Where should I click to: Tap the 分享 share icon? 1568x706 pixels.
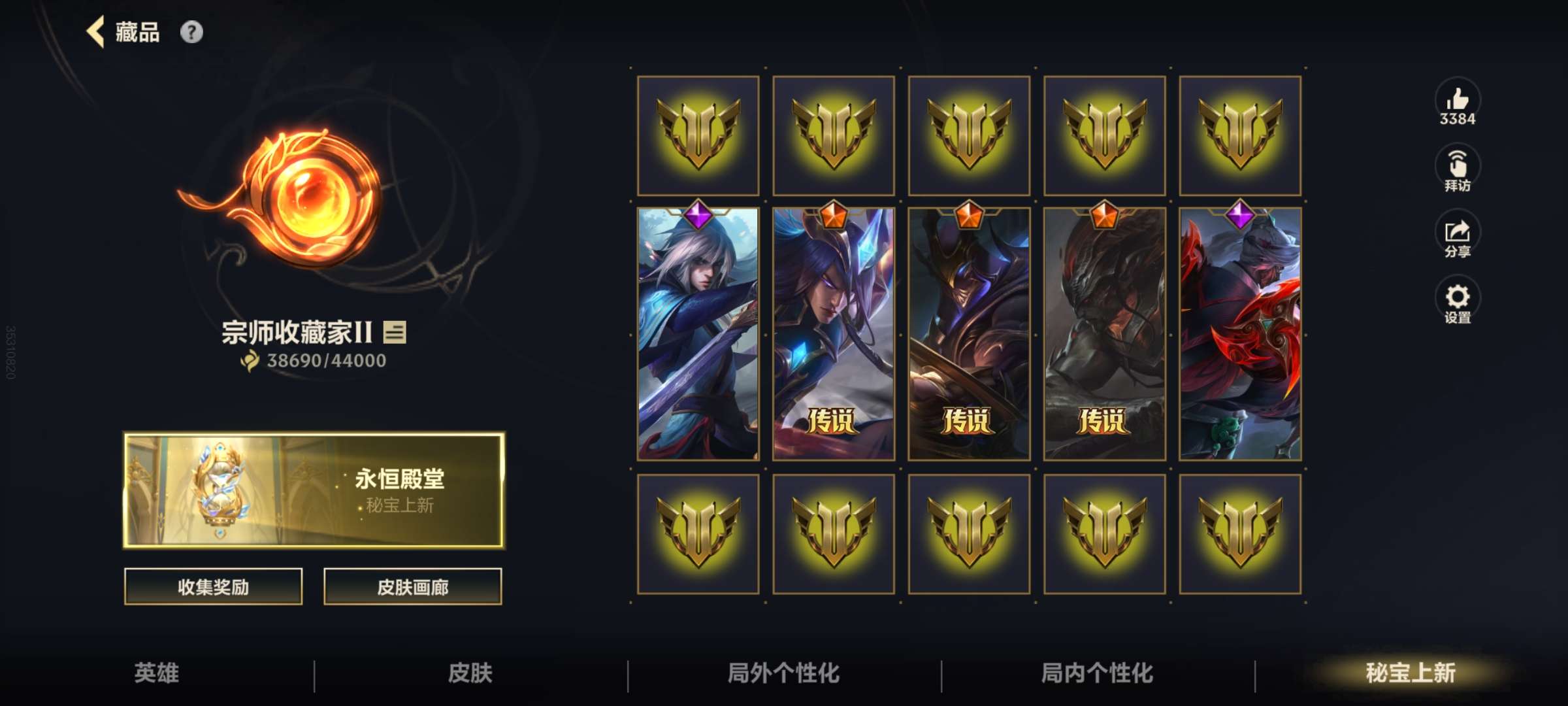tap(1456, 235)
